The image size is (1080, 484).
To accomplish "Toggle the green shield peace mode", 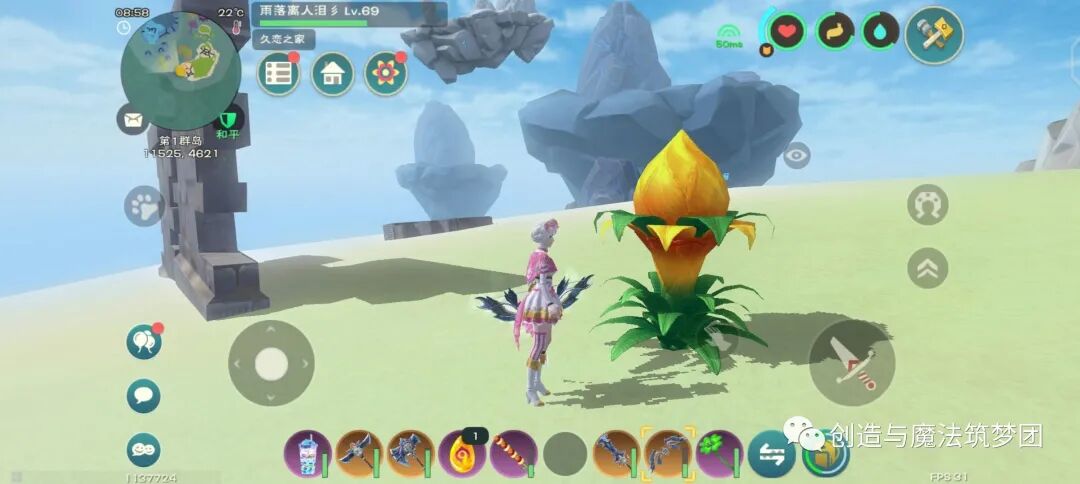I will [230, 122].
